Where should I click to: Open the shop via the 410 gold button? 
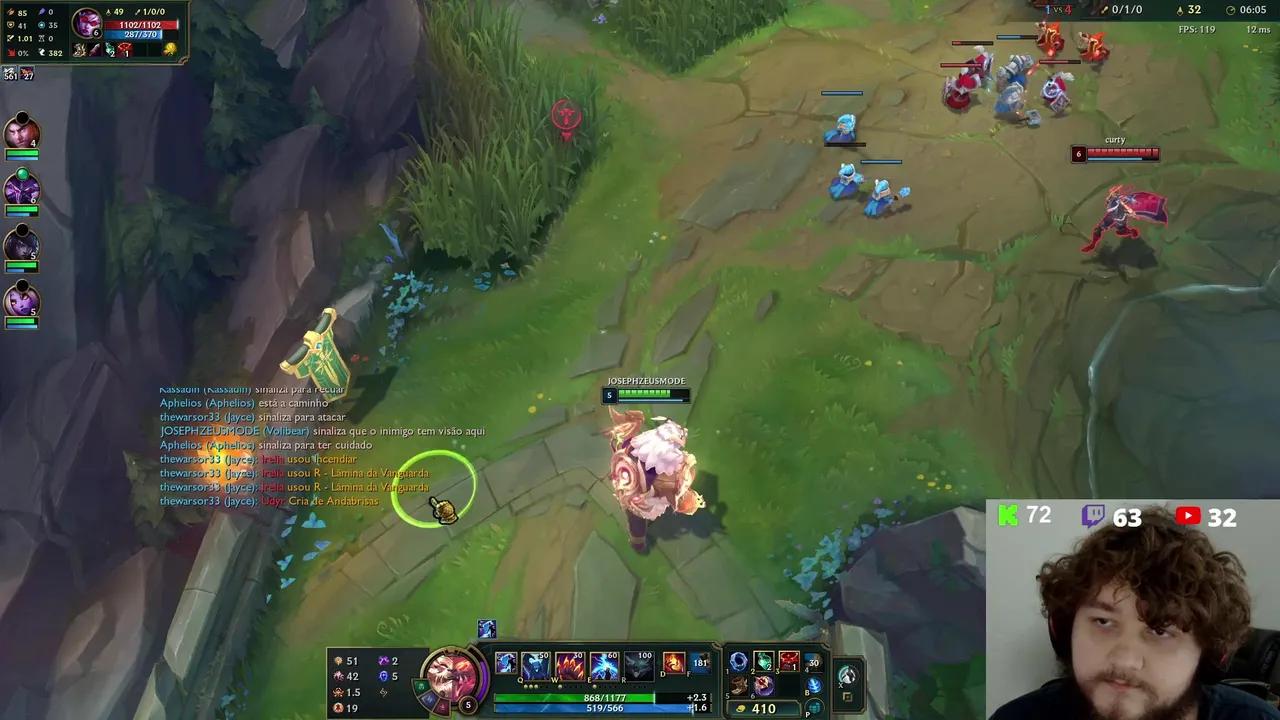(x=763, y=708)
